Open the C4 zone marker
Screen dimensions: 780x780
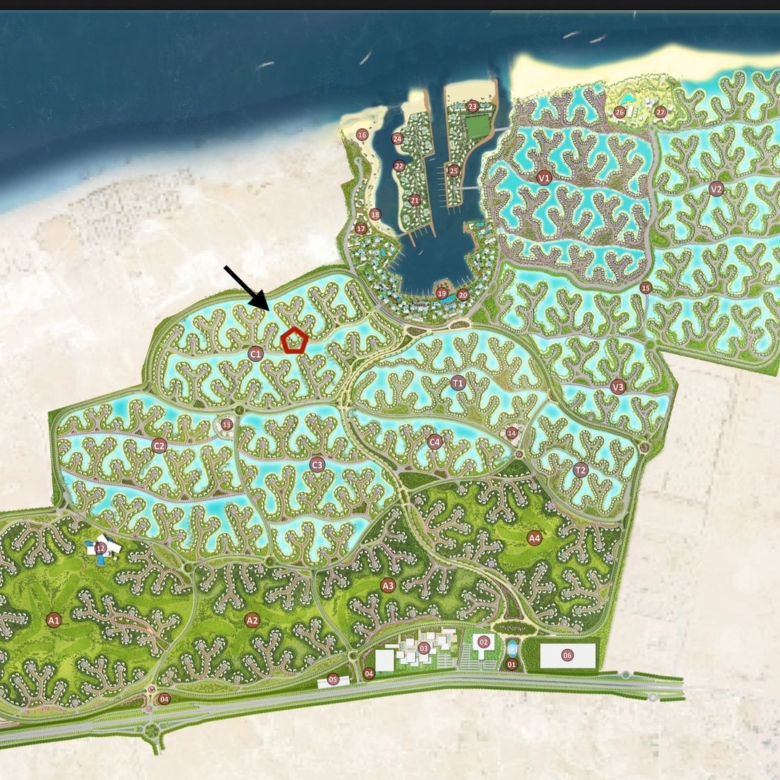point(434,441)
